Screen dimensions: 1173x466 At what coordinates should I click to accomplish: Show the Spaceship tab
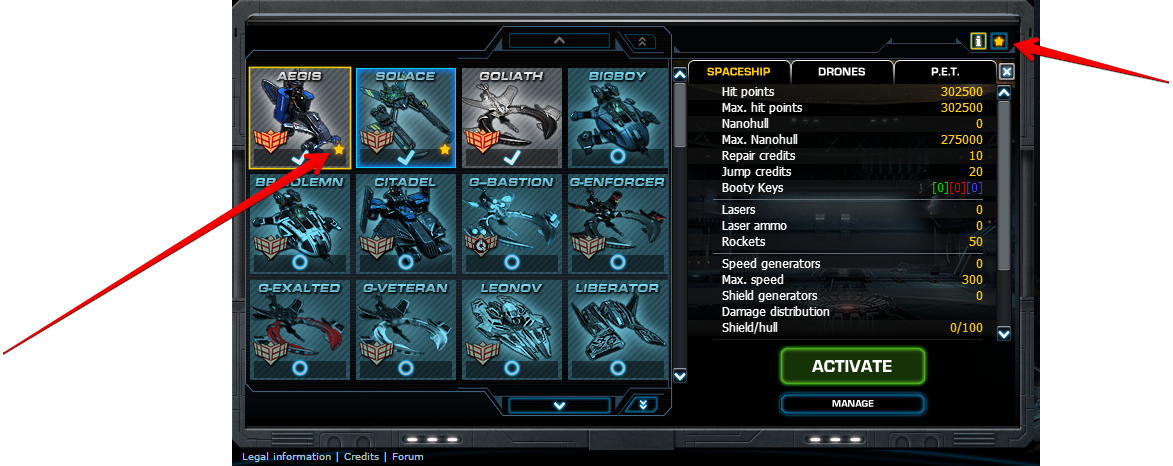pos(738,72)
